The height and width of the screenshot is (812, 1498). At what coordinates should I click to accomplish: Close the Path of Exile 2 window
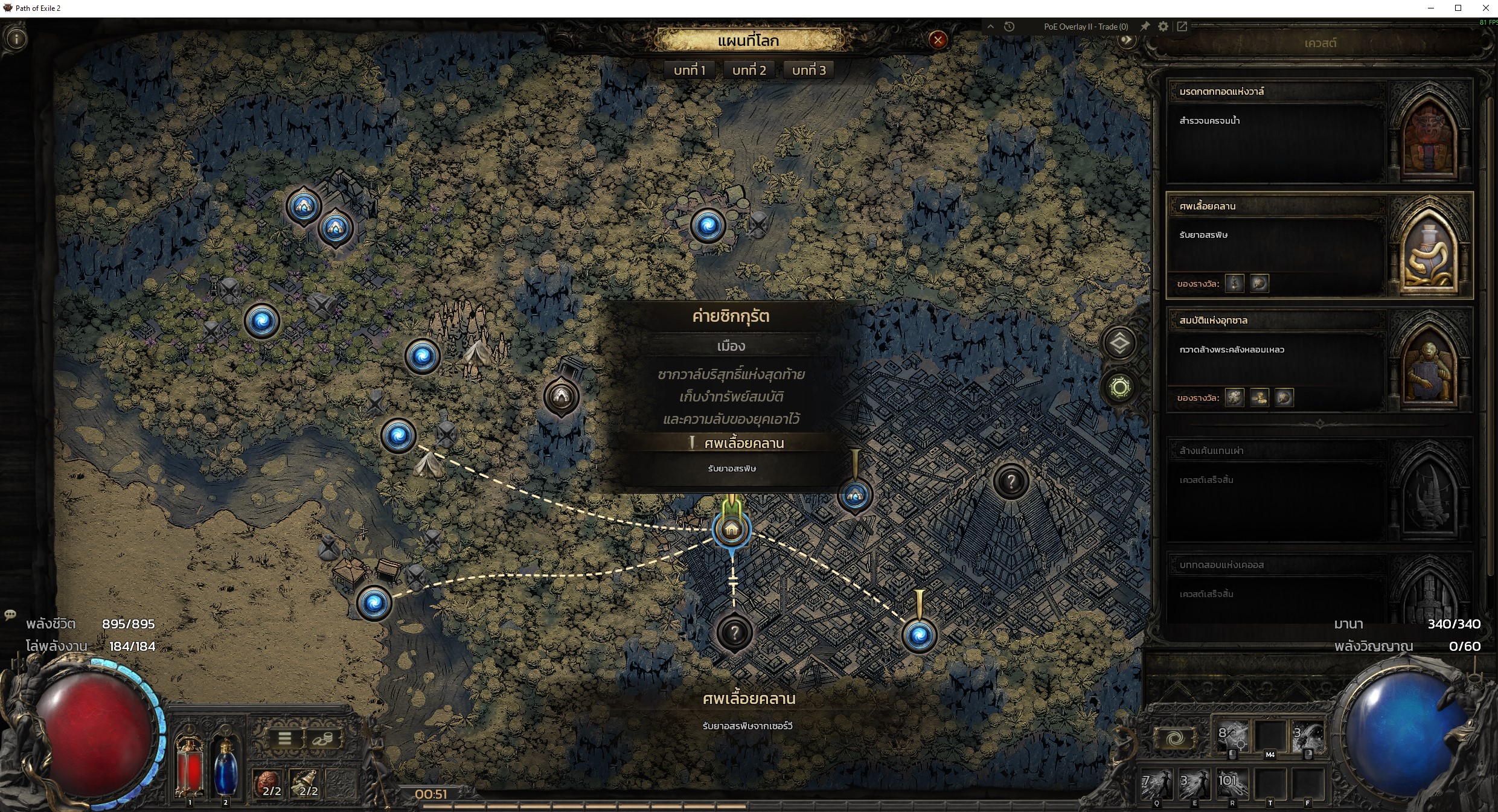pos(1485,8)
